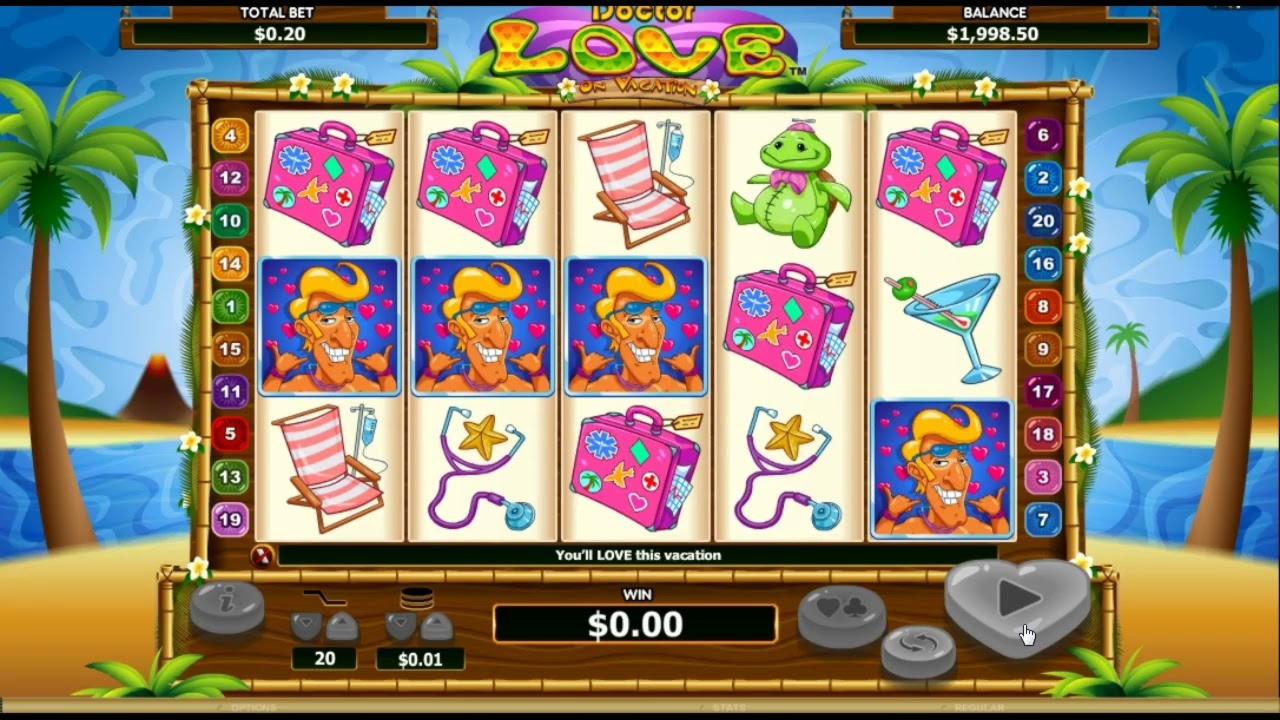Lower the coin bet value

coord(401,627)
